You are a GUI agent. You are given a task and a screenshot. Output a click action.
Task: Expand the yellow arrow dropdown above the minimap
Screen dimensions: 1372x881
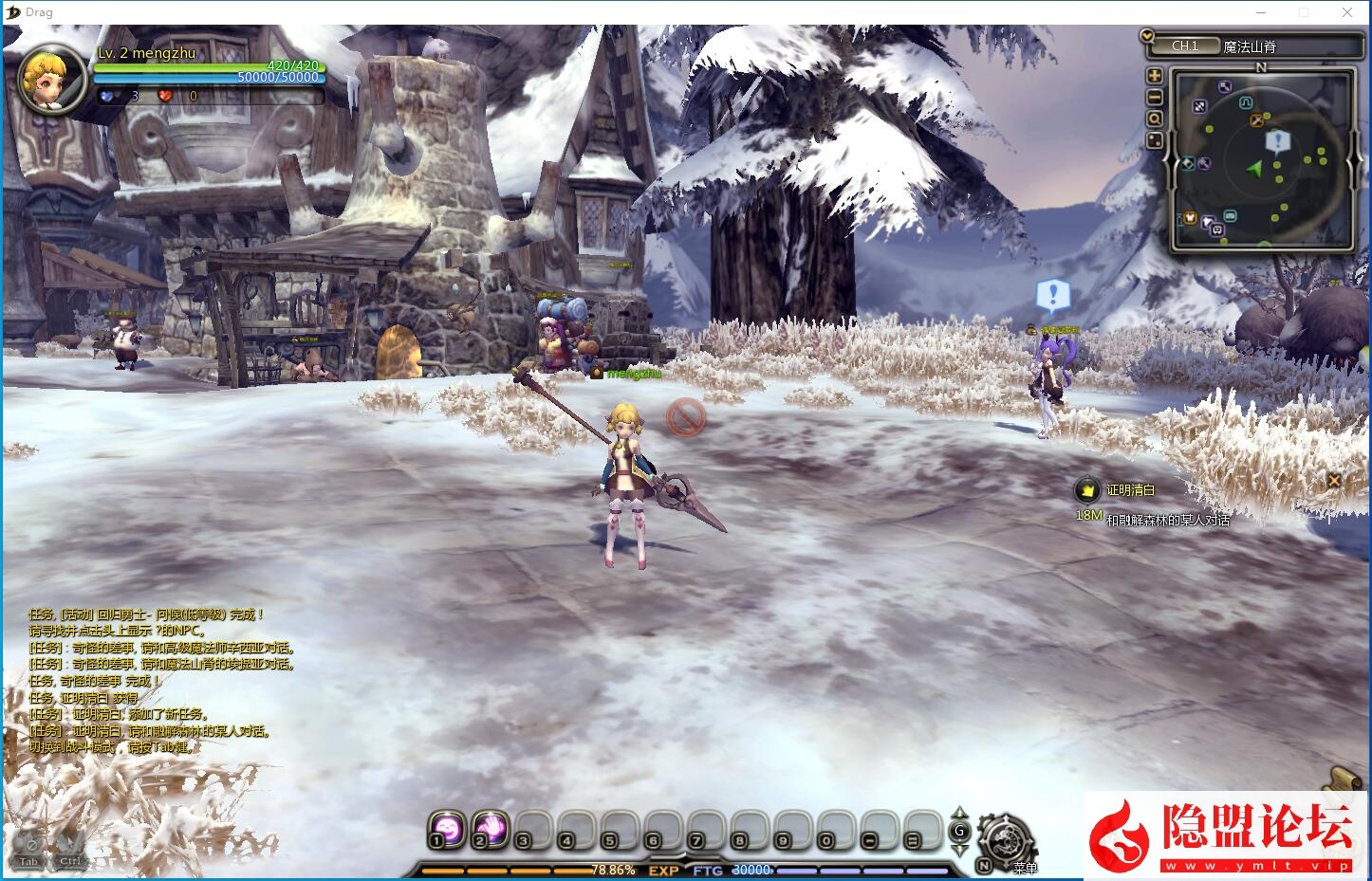[1147, 36]
